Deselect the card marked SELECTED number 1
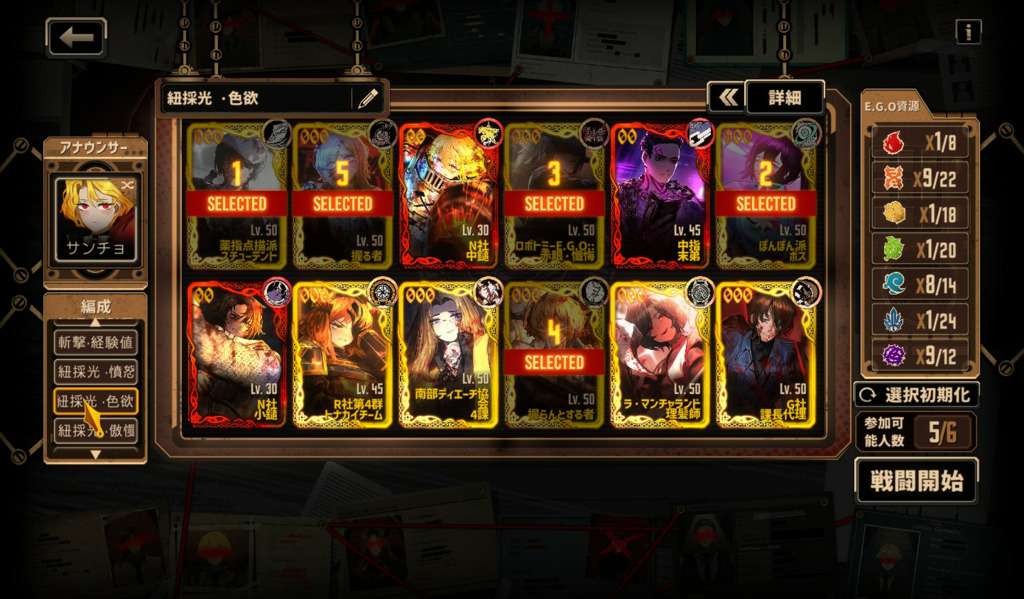Screen dimensions: 1024x599 [237, 195]
